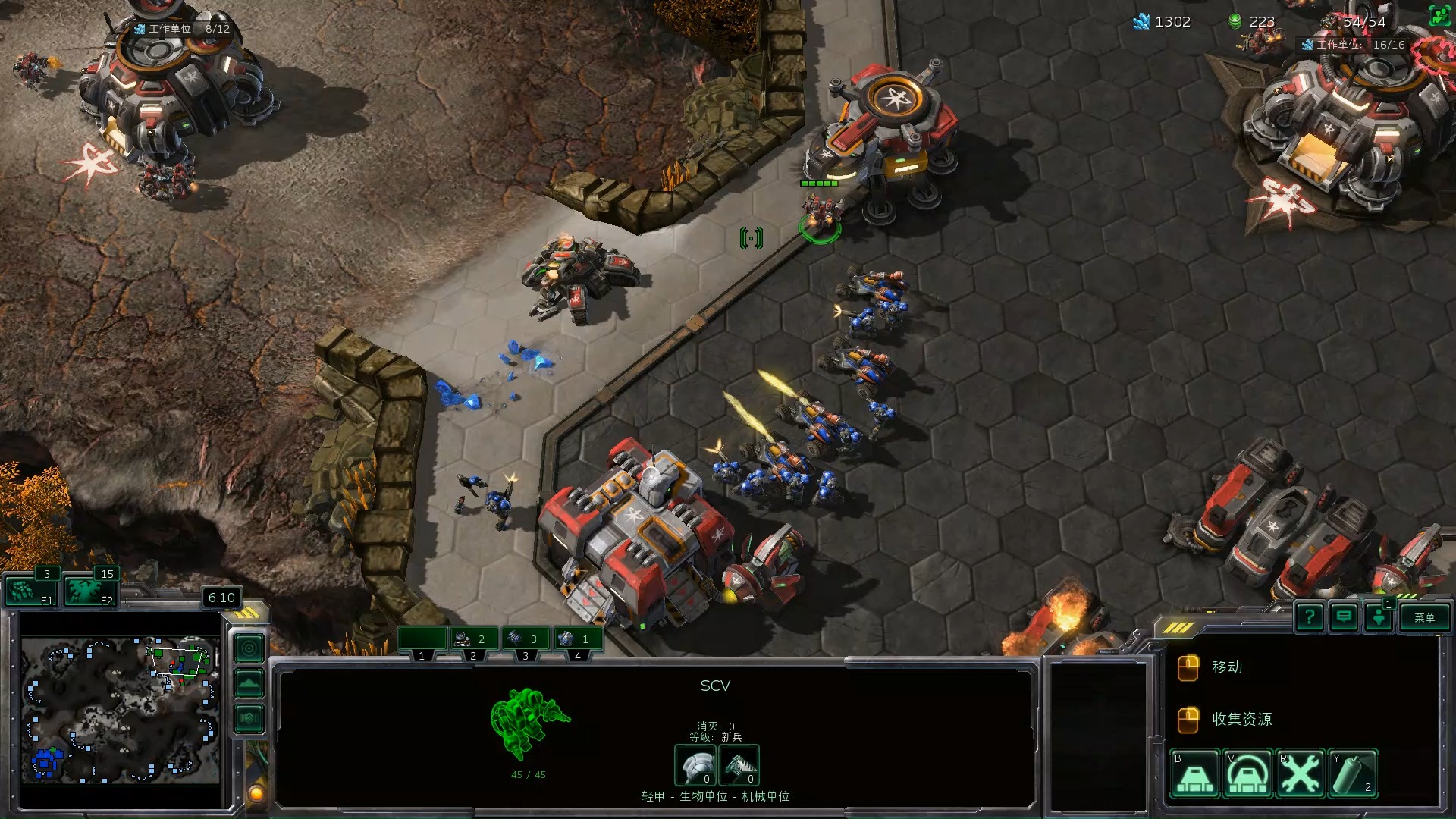Select idle workers with the F1 button

coord(30,591)
